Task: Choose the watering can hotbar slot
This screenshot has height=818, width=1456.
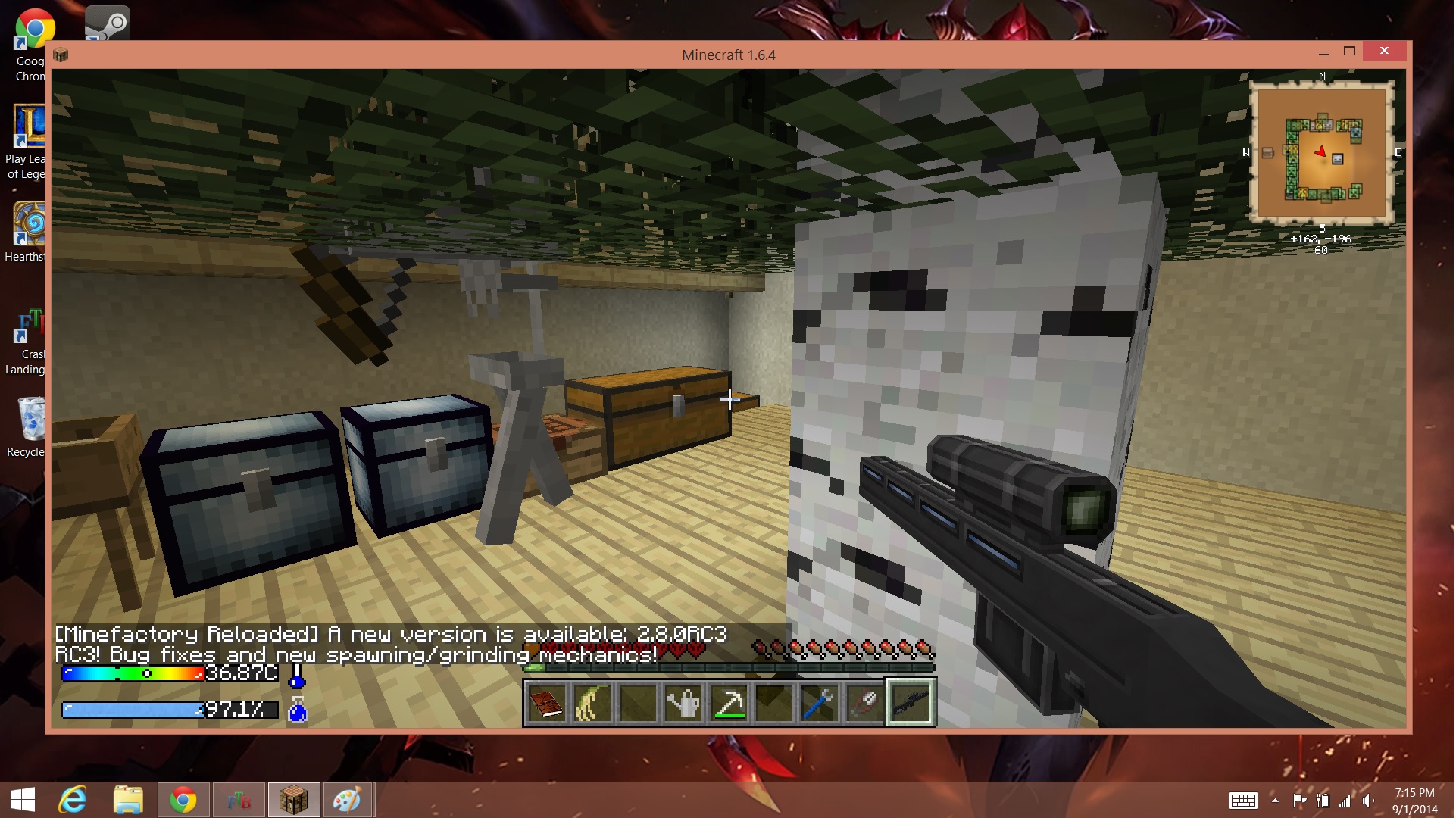Action: coord(683,704)
